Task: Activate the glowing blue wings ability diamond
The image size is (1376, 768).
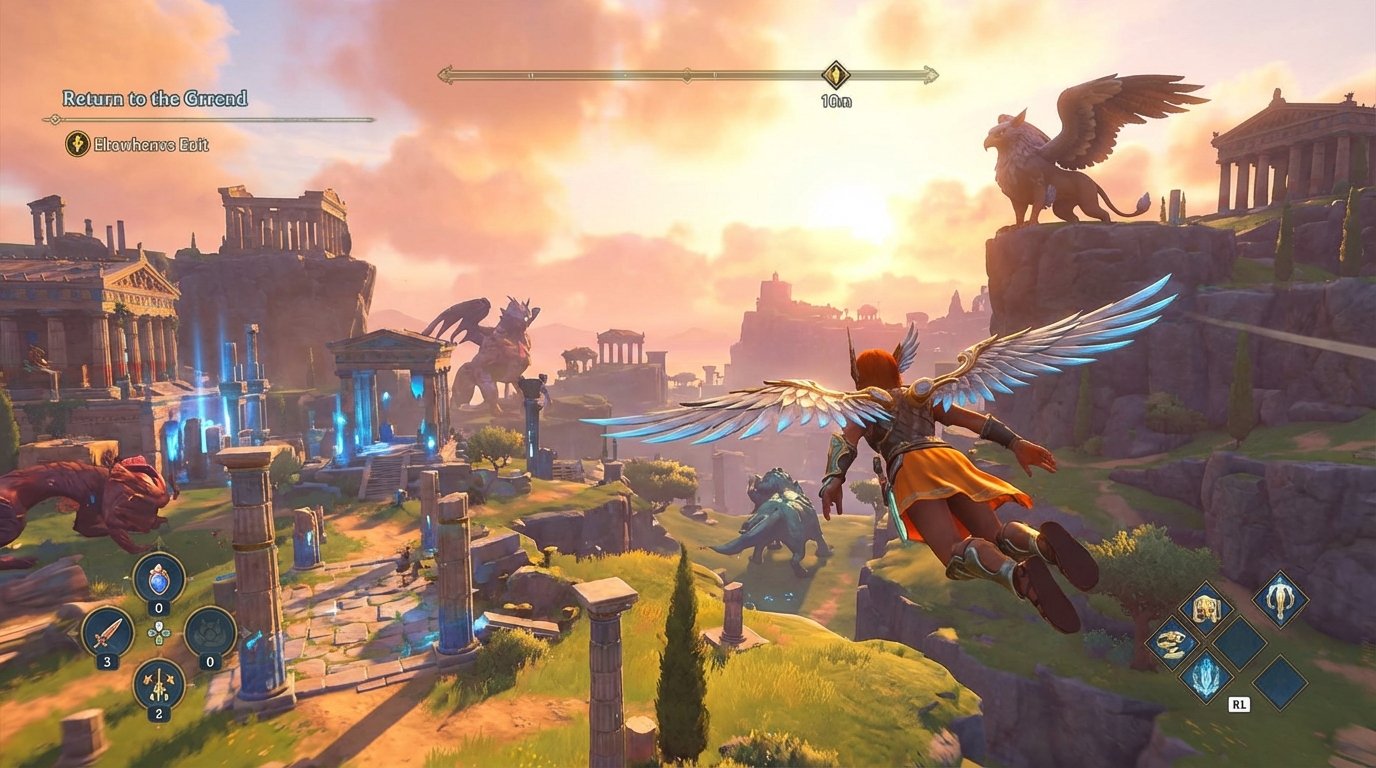Action: [x=1206, y=676]
